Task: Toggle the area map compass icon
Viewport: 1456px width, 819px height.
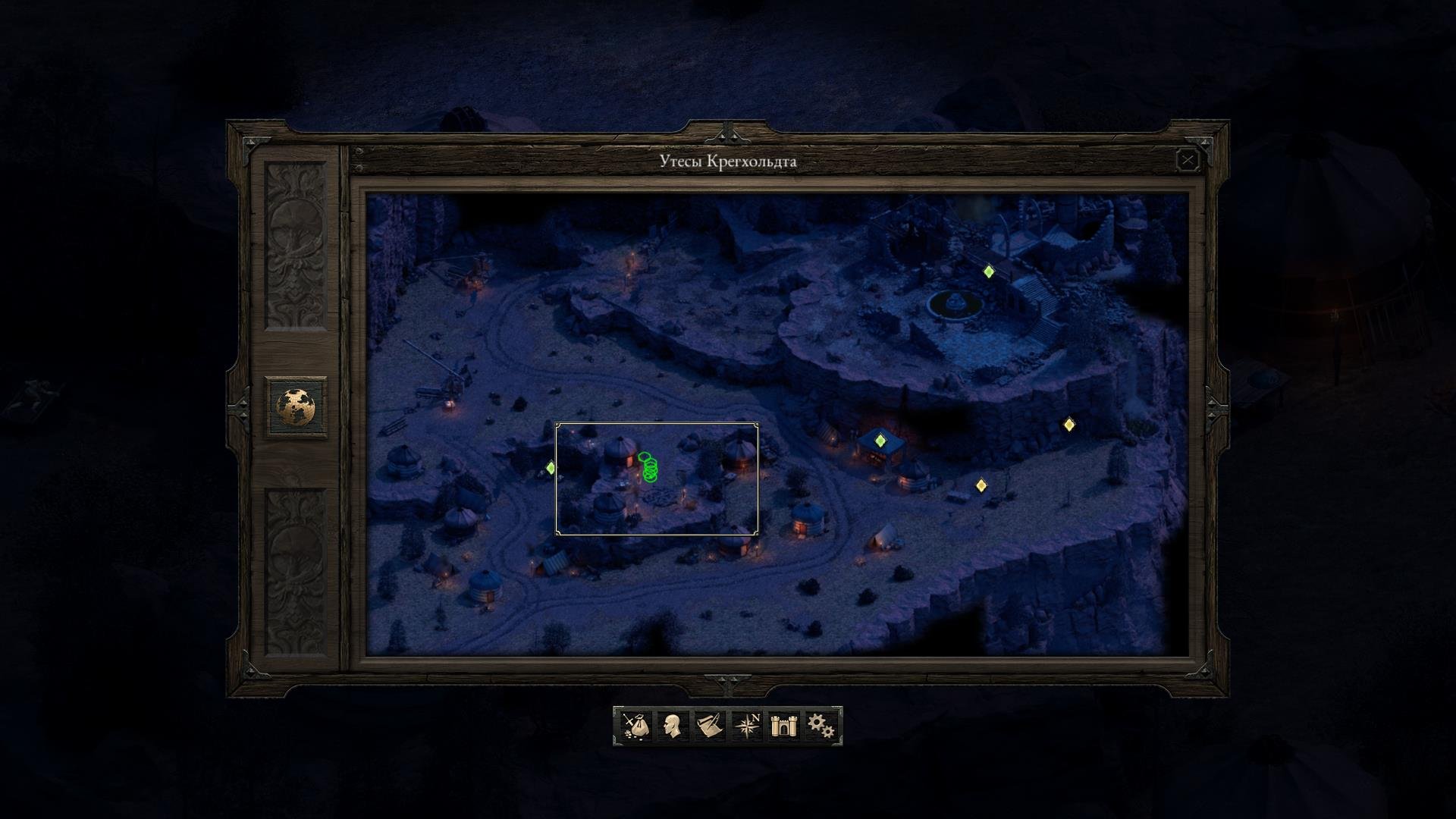Action: (747, 726)
